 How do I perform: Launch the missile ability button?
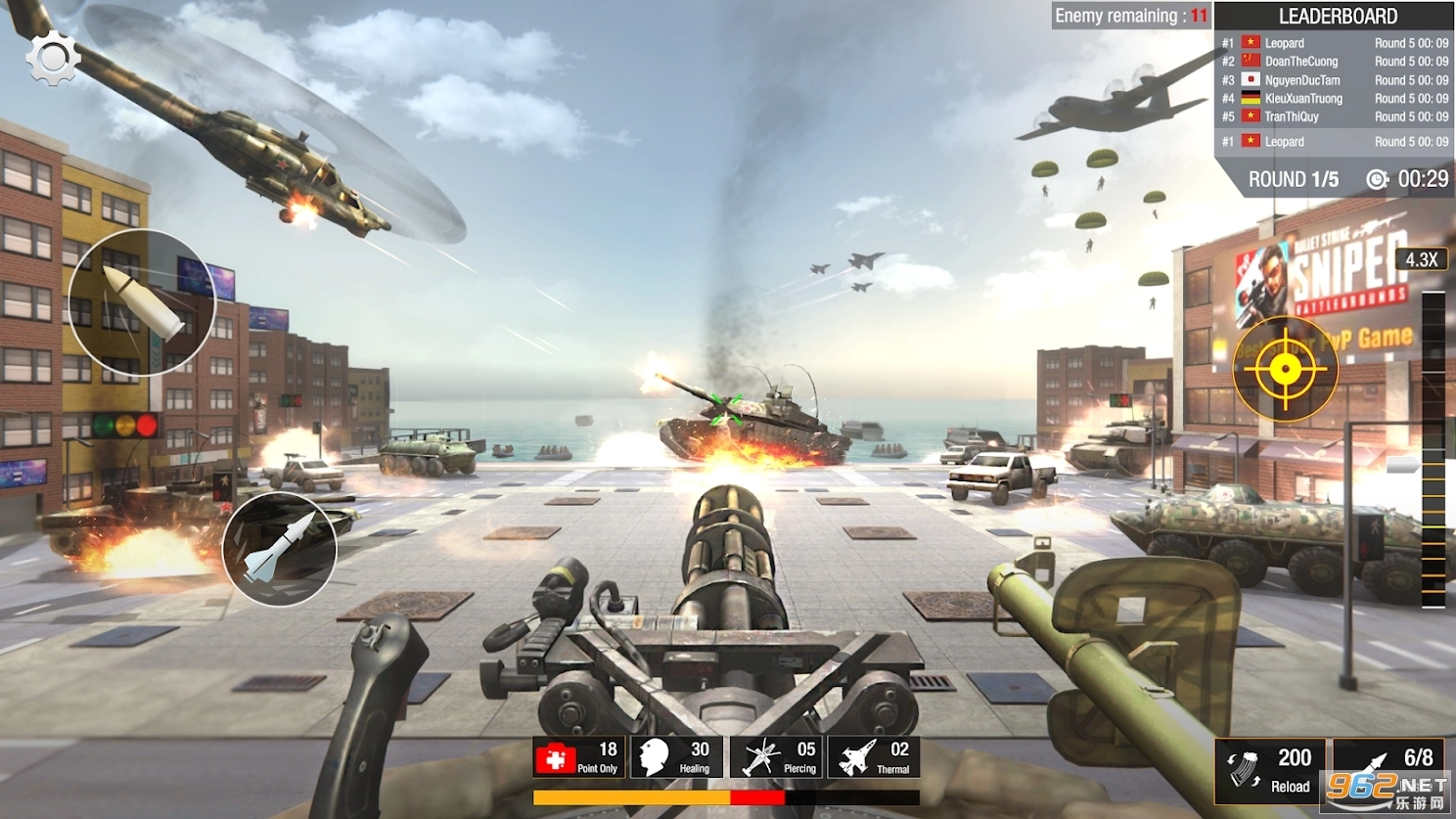pos(279,549)
